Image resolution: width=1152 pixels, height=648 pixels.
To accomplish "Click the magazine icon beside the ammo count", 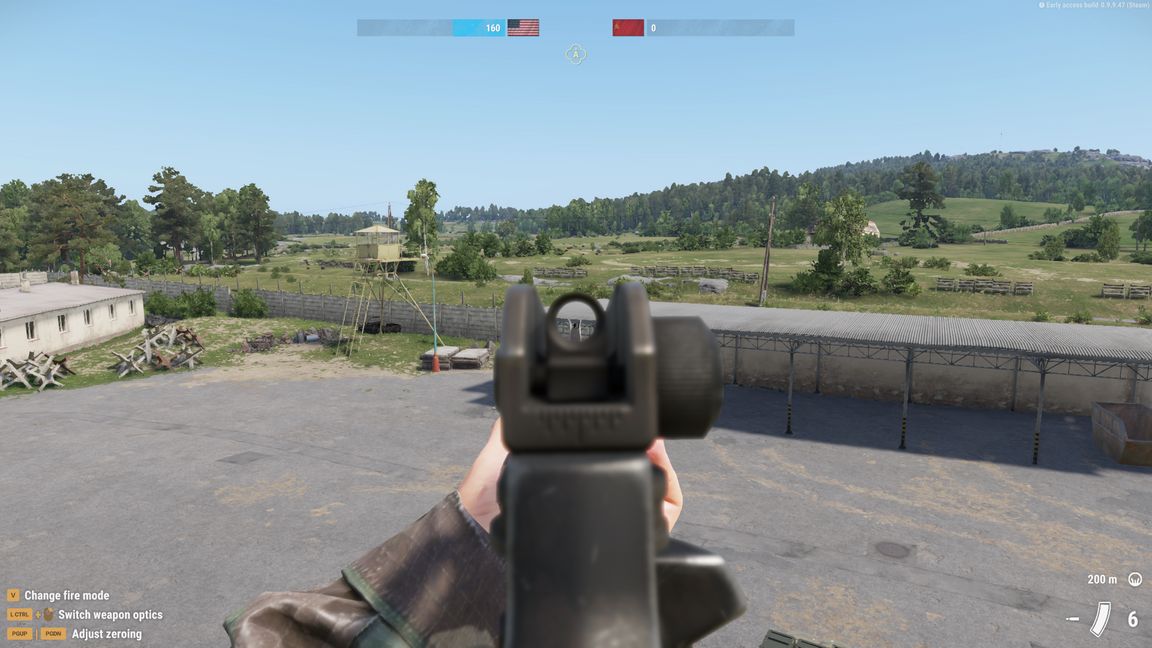I will [x=1100, y=619].
